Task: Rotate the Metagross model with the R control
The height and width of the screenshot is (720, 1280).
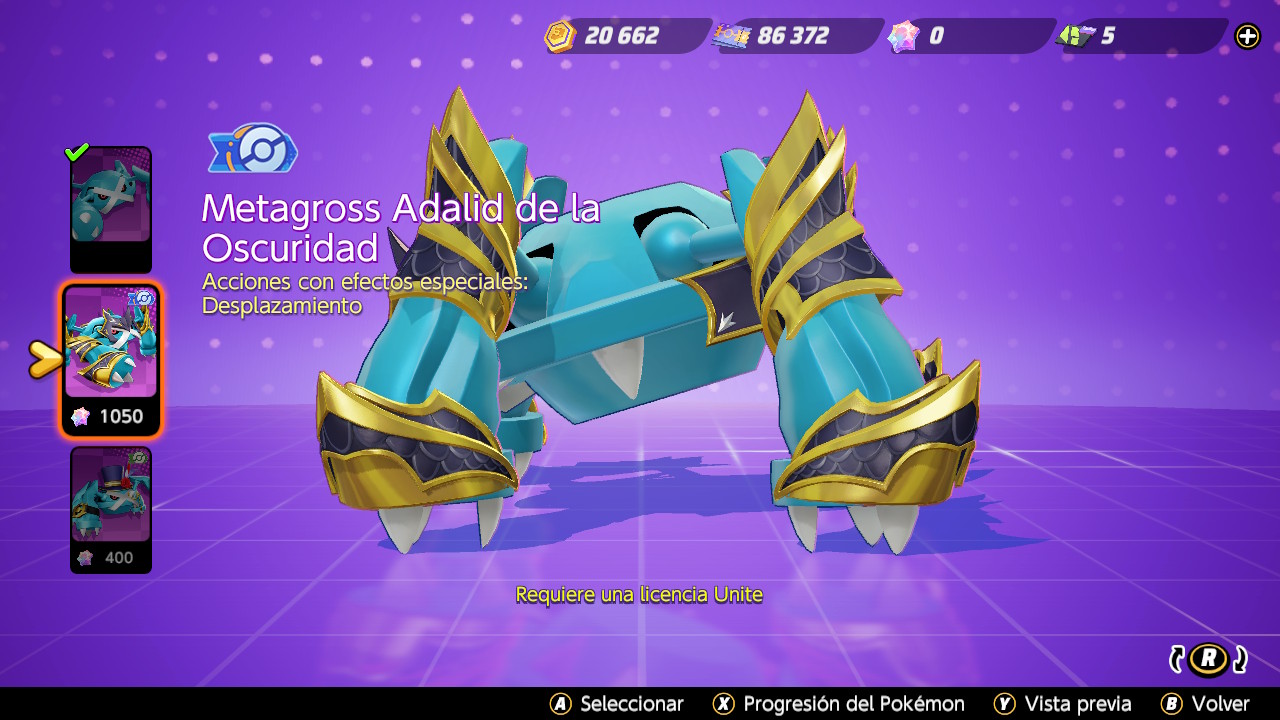Action: 1209,658
